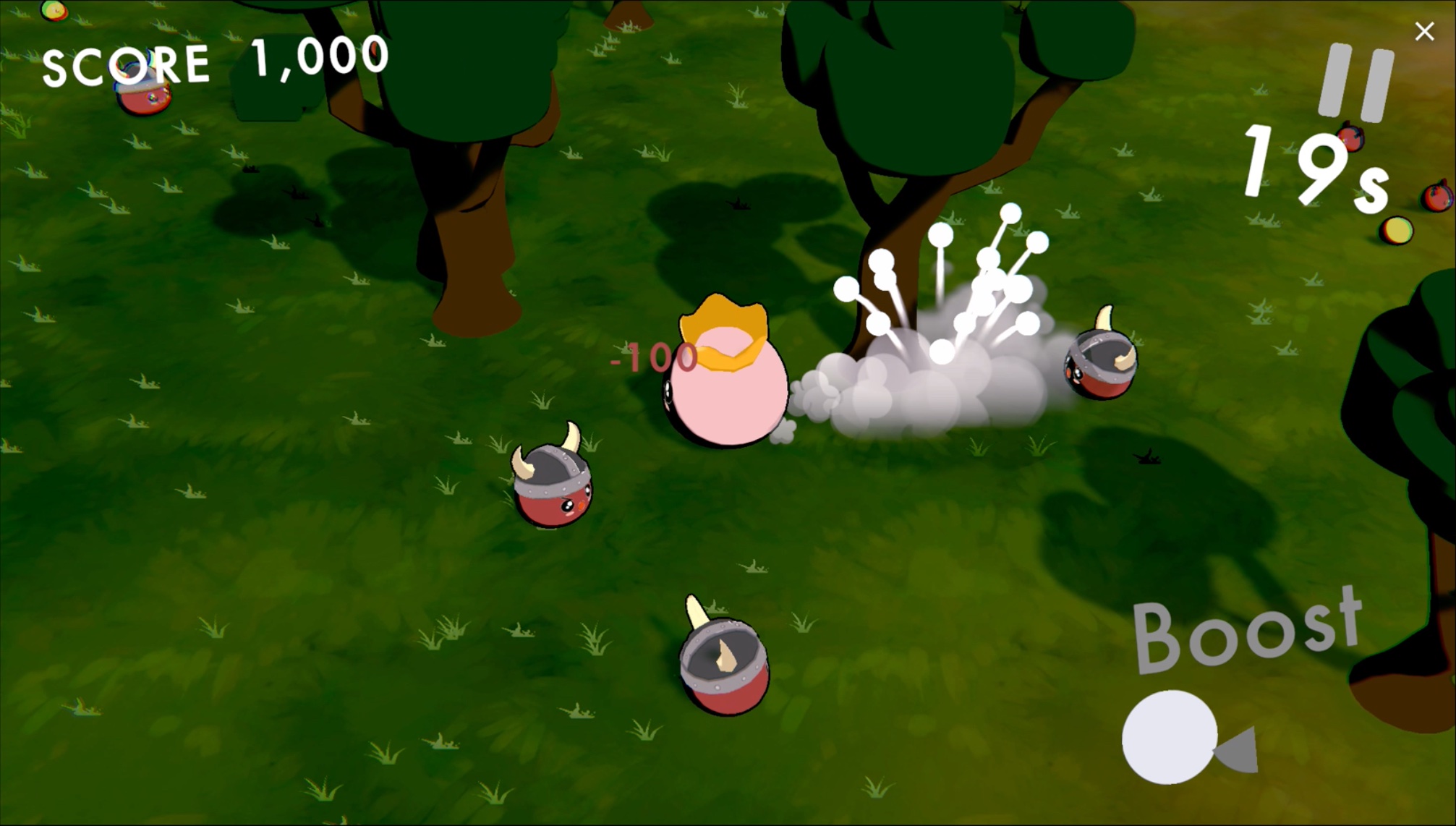Click the X button at top right
This screenshot has height=826, width=1456.
1424,30
